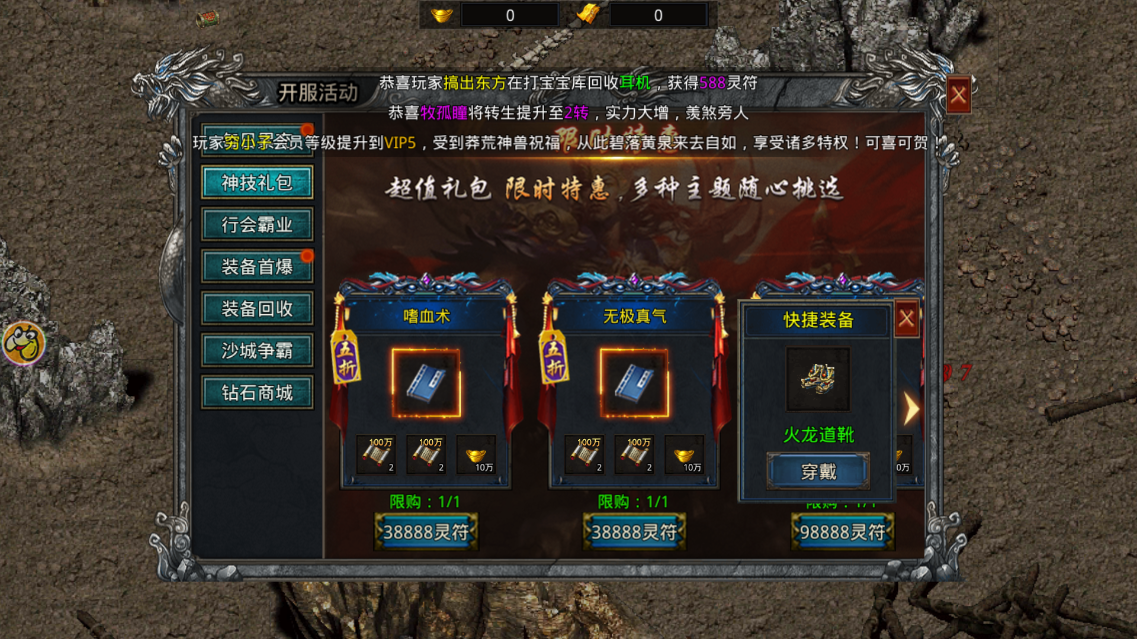Open the round yellow icon at the left edge
1137x639 pixels.
pos(23,344)
